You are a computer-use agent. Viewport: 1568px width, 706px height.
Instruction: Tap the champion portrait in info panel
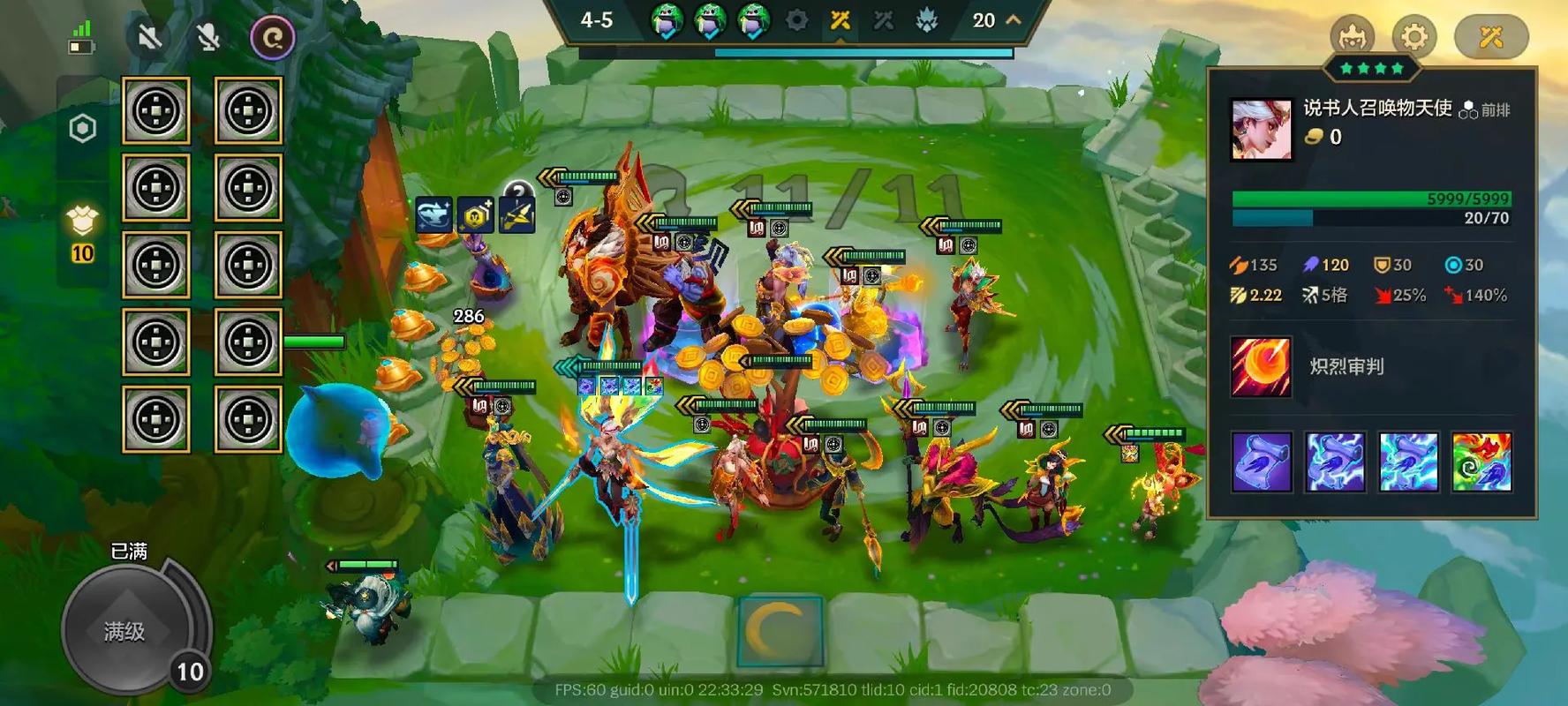(x=1261, y=129)
